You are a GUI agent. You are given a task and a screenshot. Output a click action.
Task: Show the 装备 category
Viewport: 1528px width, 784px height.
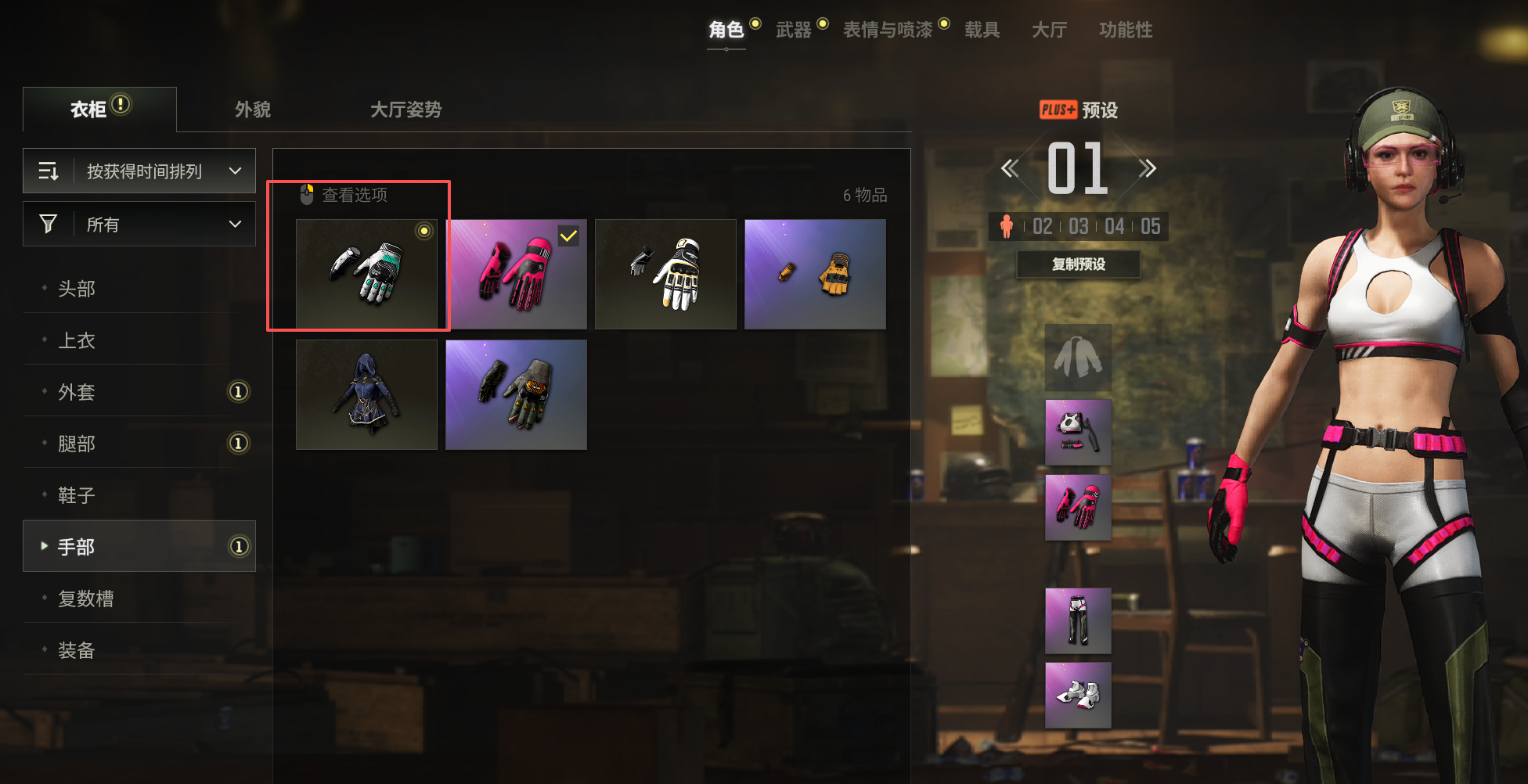pos(77,650)
